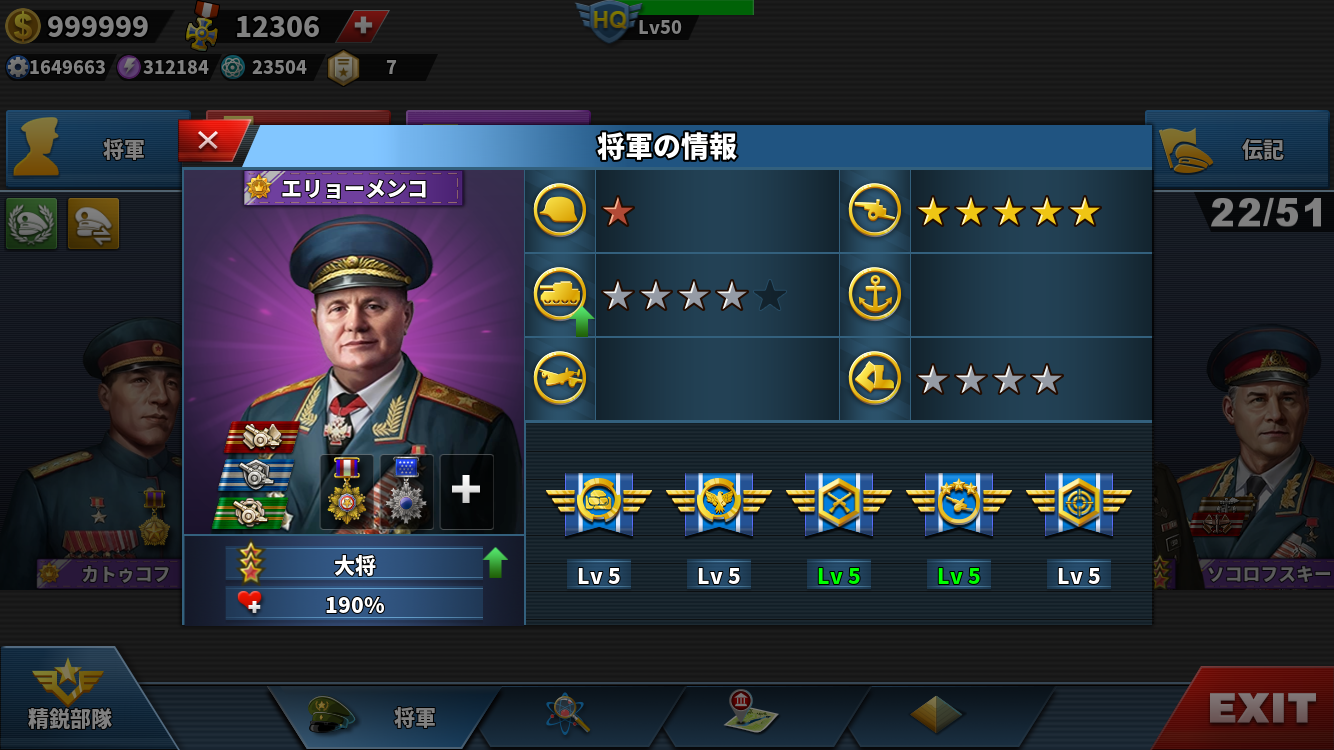Exit with the red EXIT button
This screenshot has height=750, width=1334.
(1261, 708)
